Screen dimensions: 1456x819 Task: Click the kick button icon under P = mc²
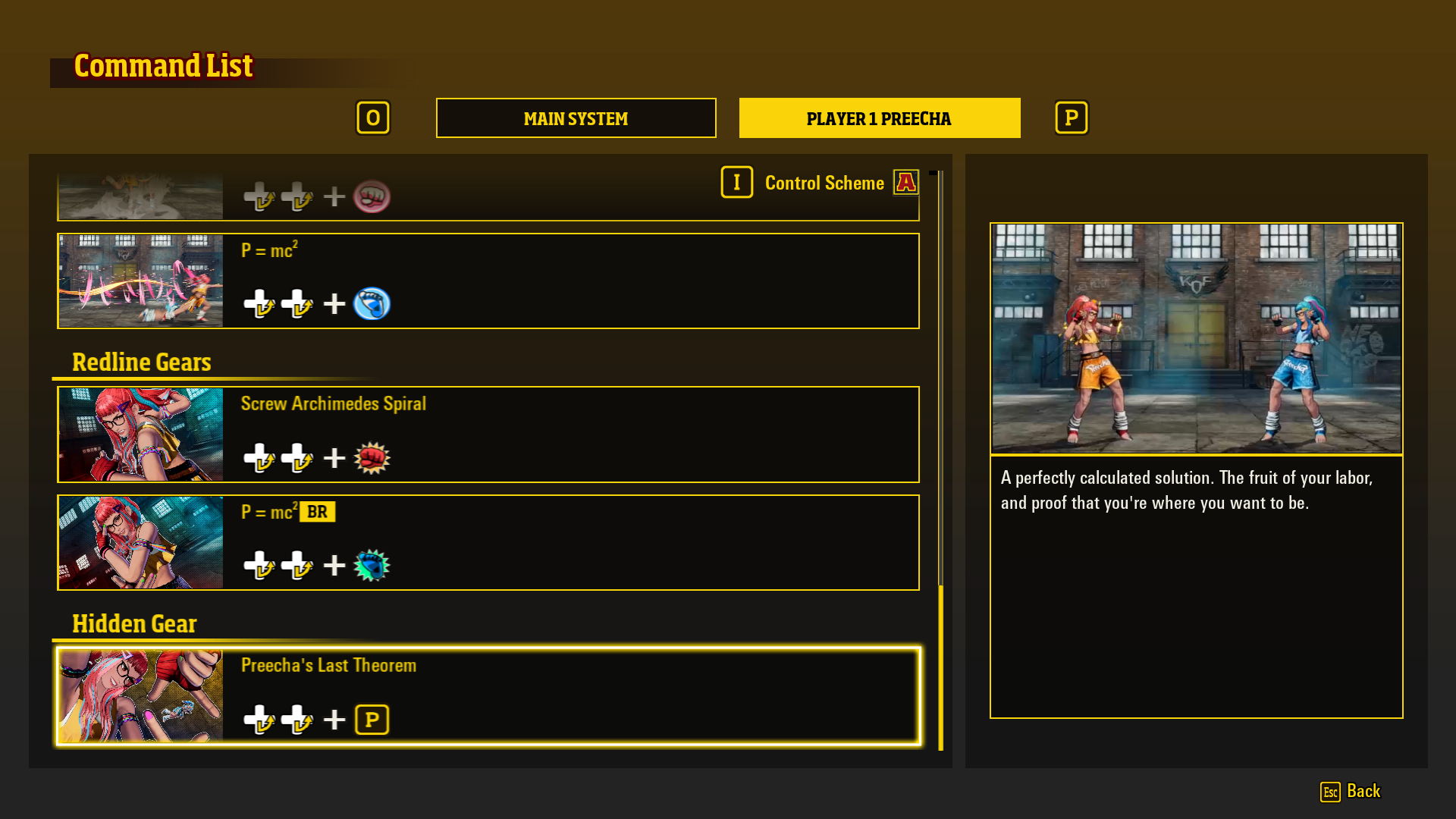click(x=372, y=303)
